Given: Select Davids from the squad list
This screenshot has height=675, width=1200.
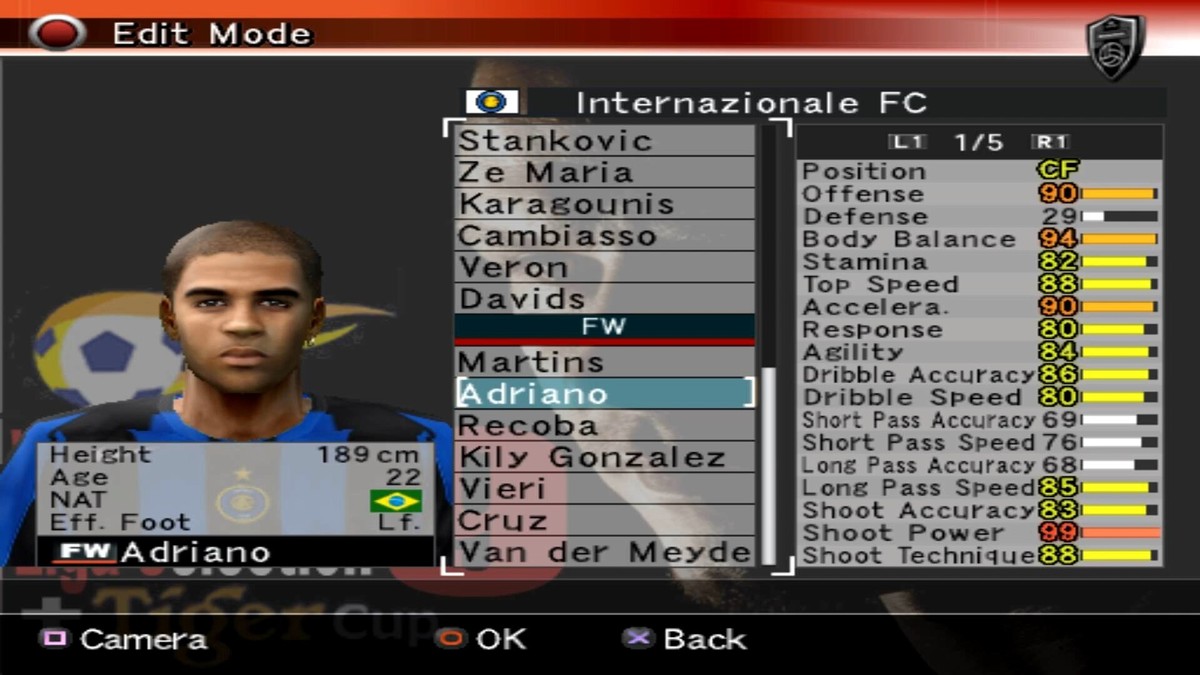Looking at the screenshot, I should tap(604, 299).
